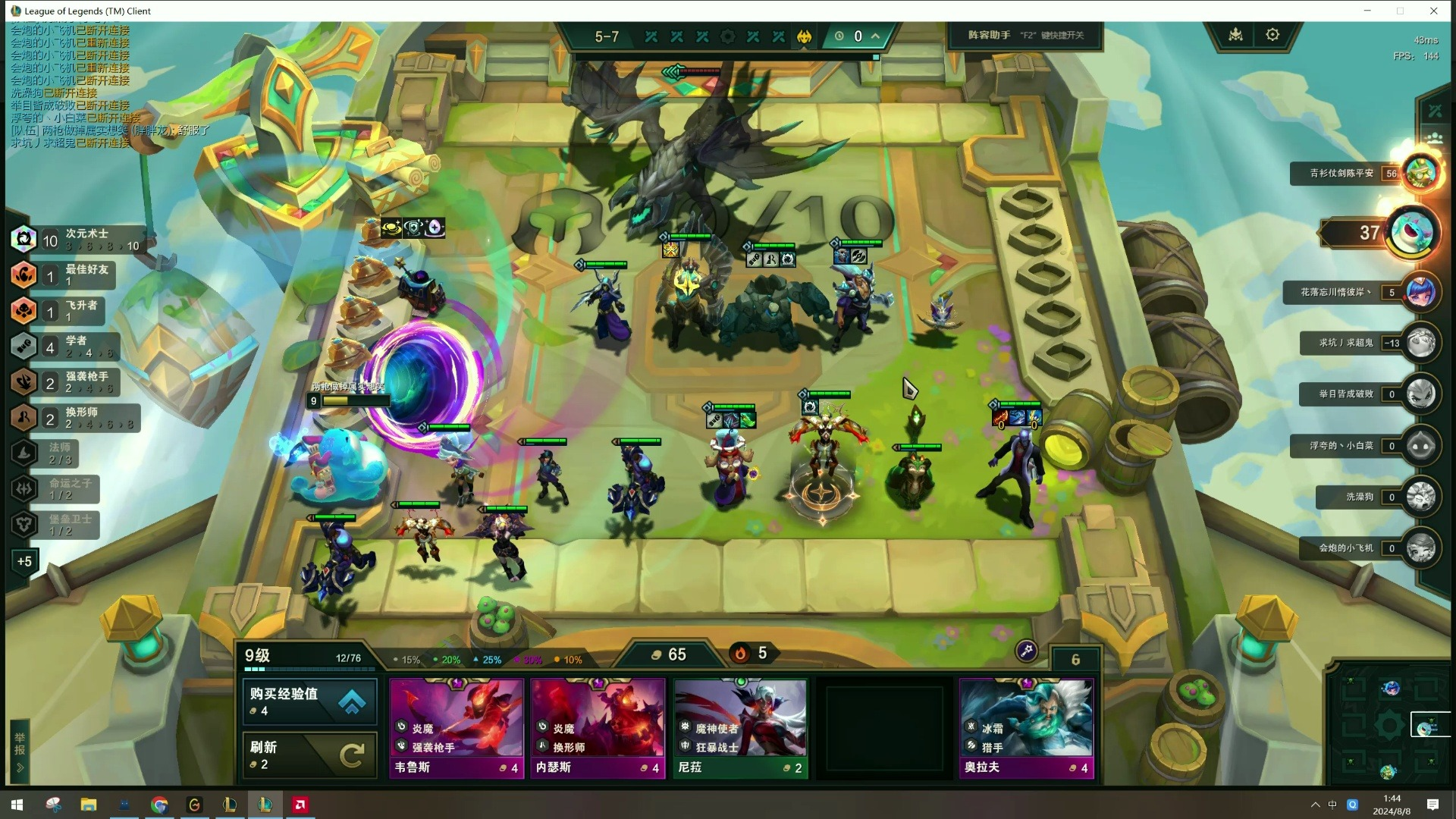Buy 奥拉夫 from the shop
This screenshot has height=819, width=1456.
(1026, 728)
